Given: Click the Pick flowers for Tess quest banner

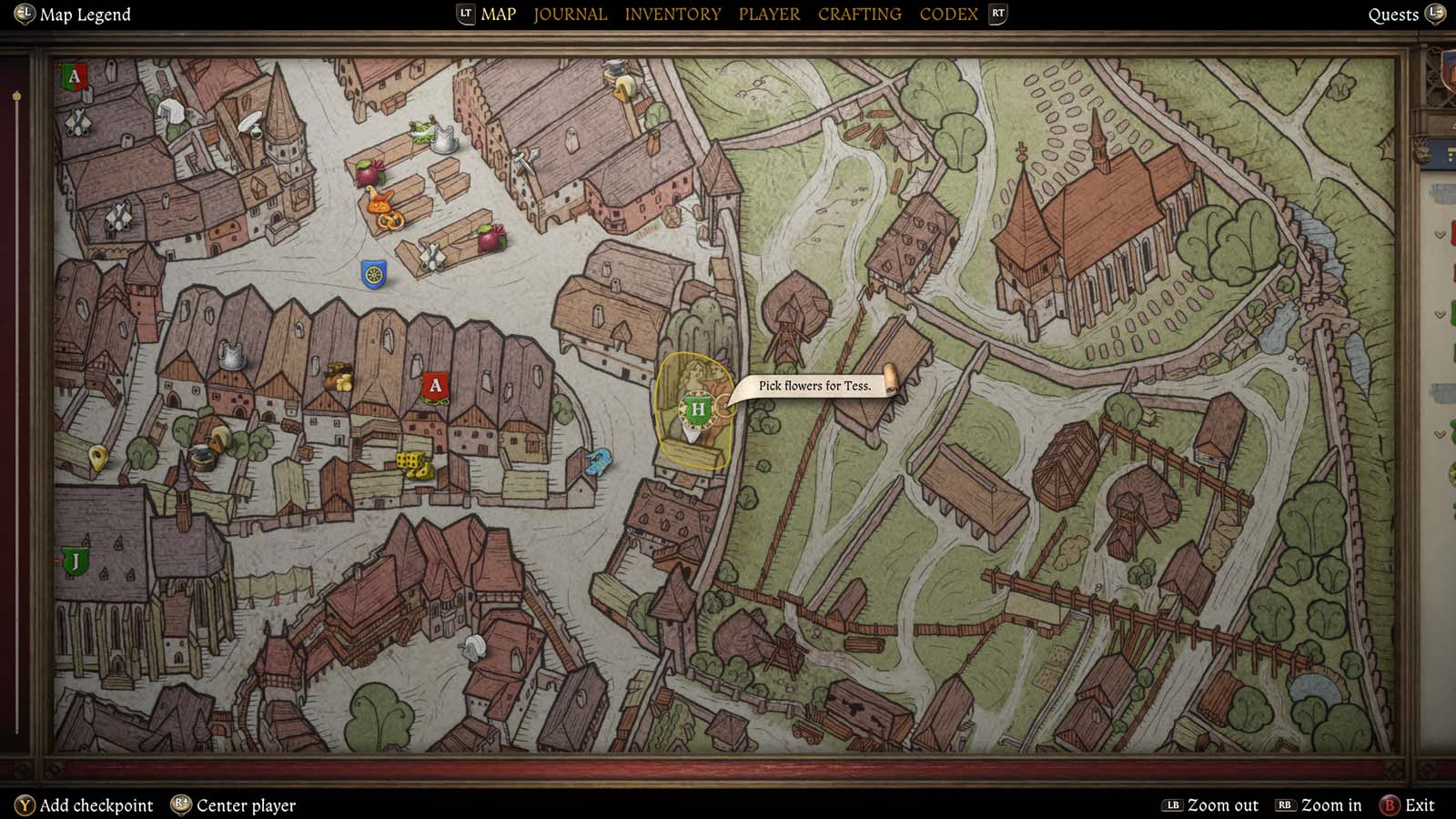Looking at the screenshot, I should coord(814,385).
